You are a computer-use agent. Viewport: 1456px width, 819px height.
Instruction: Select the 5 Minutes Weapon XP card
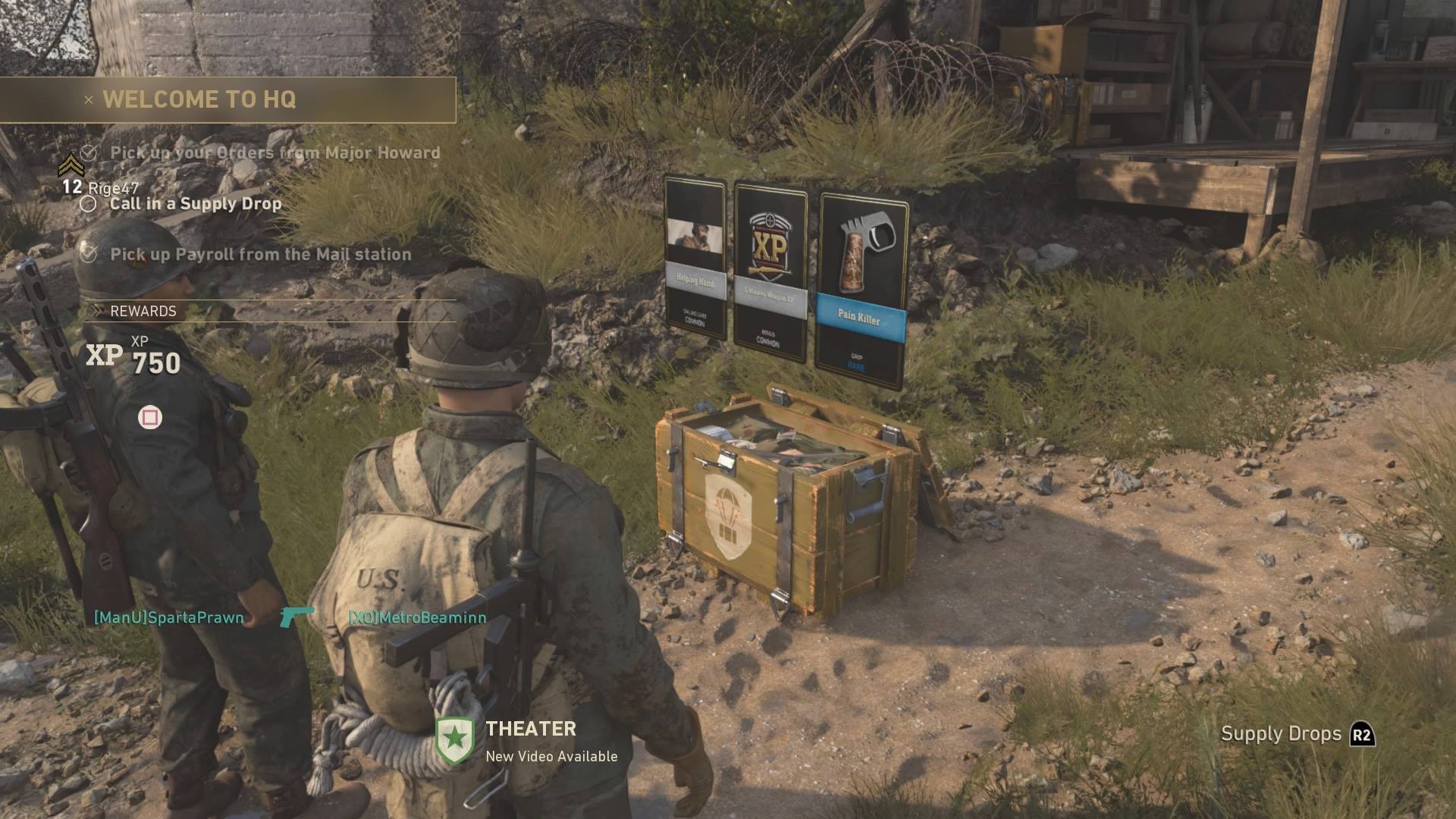[769, 265]
